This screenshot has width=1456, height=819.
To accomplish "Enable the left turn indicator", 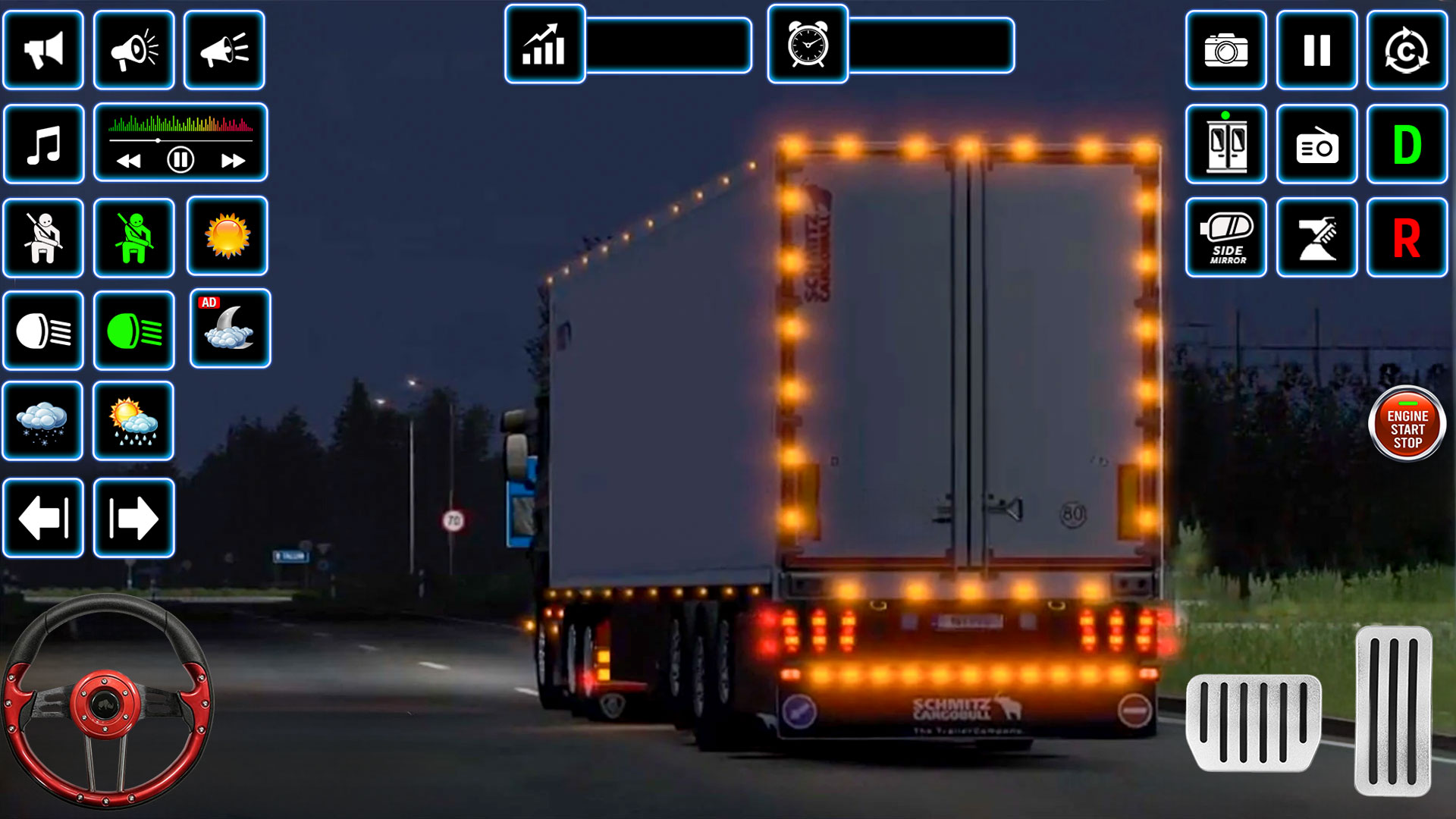I will (x=43, y=519).
